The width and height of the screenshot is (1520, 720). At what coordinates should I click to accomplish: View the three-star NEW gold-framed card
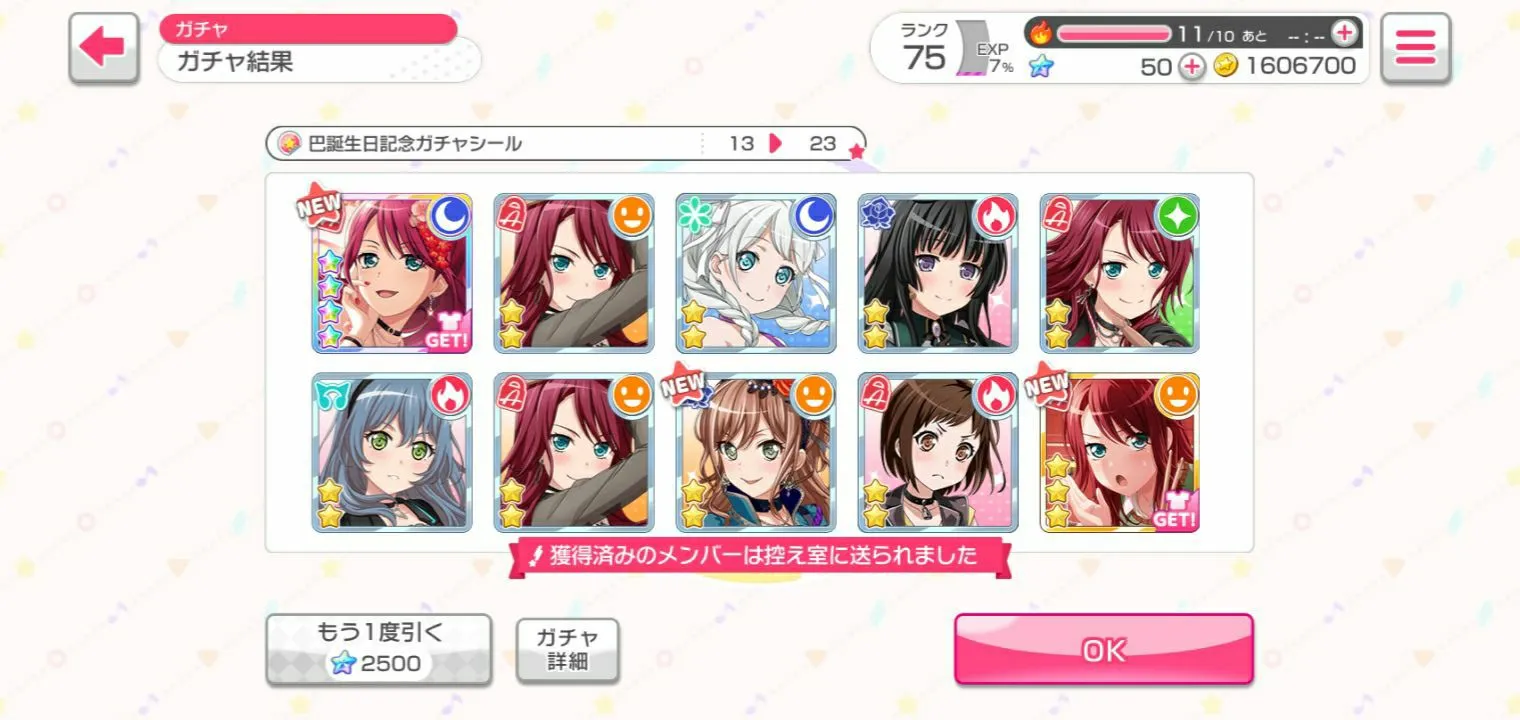point(1119,453)
